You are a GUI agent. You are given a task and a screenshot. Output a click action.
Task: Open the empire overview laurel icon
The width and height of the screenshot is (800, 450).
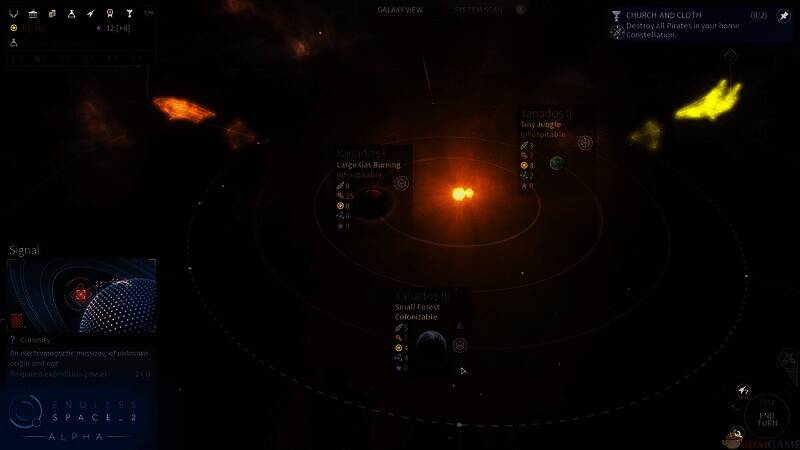tap(14, 13)
